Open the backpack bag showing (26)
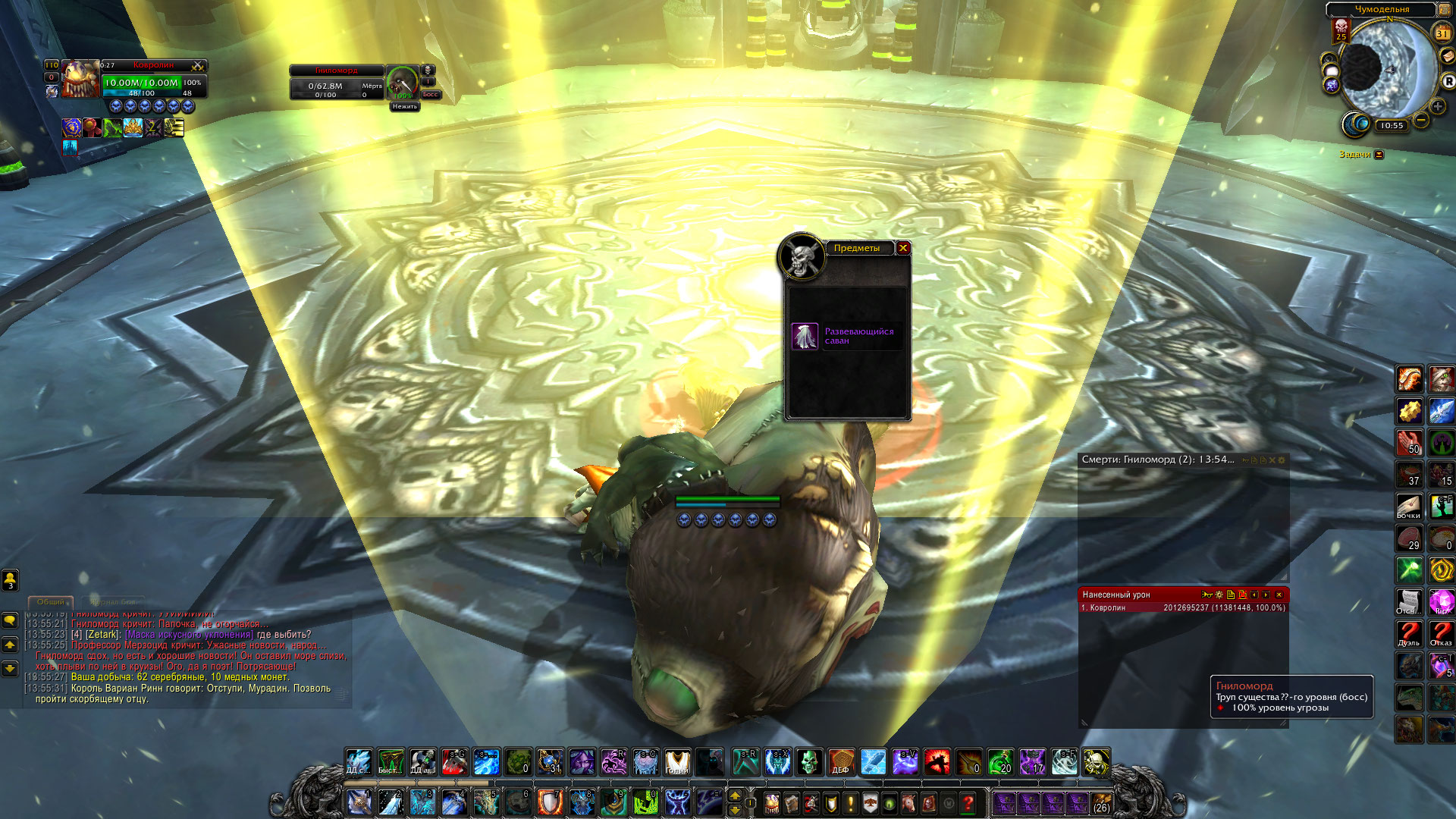The height and width of the screenshot is (819, 1456). point(1101,802)
